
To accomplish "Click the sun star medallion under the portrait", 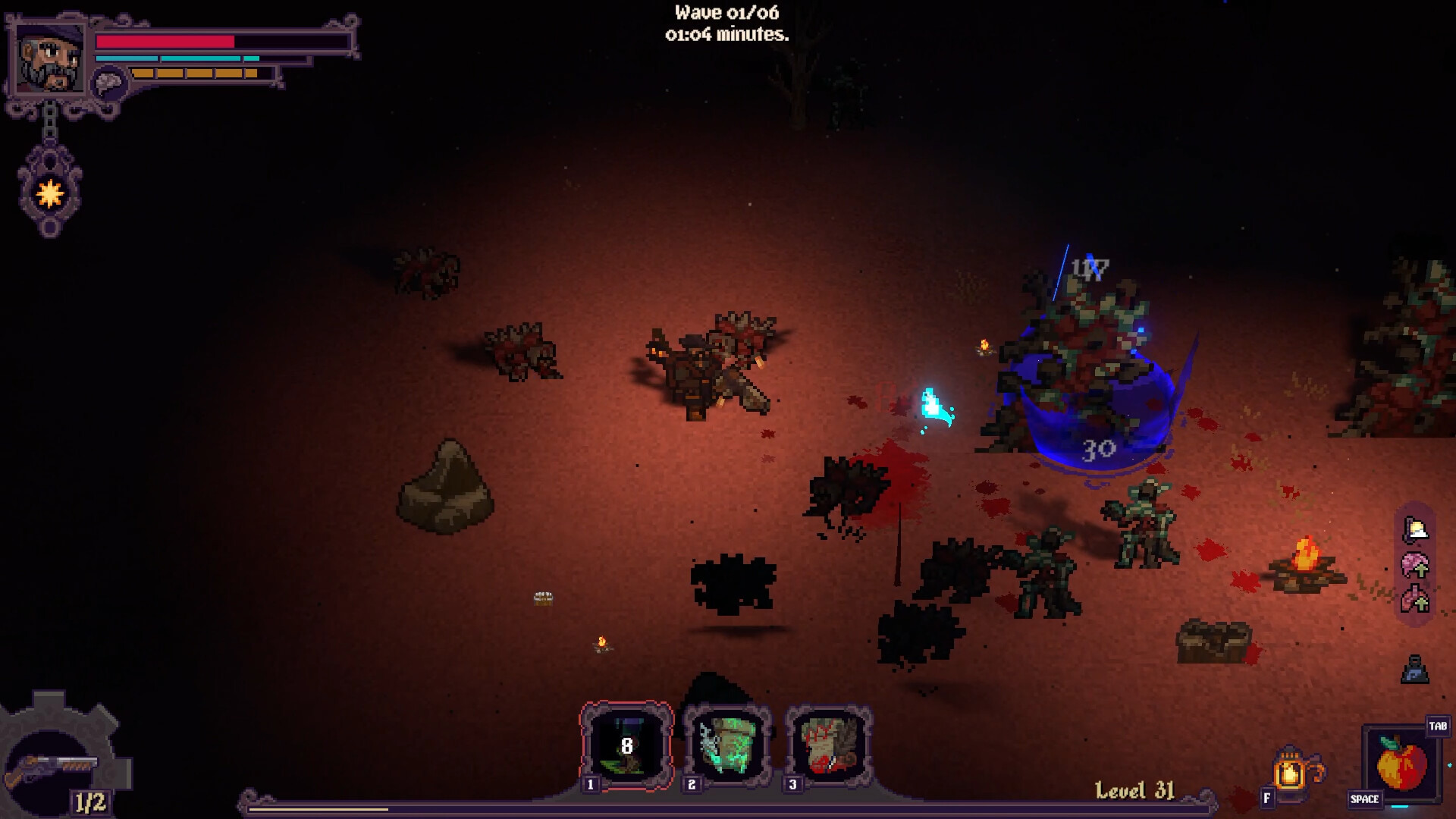I will click(x=48, y=194).
